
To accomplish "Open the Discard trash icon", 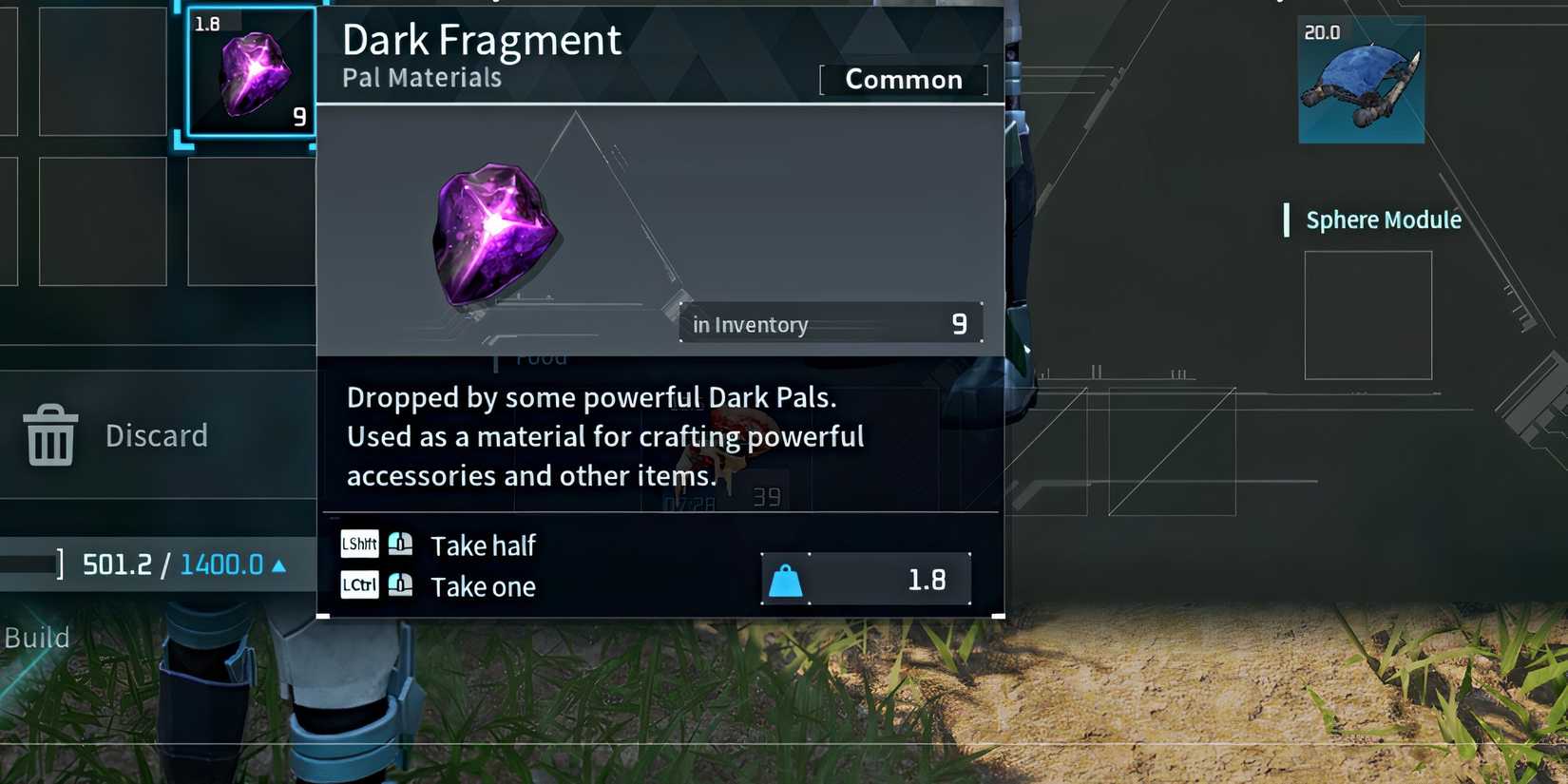I will point(48,435).
